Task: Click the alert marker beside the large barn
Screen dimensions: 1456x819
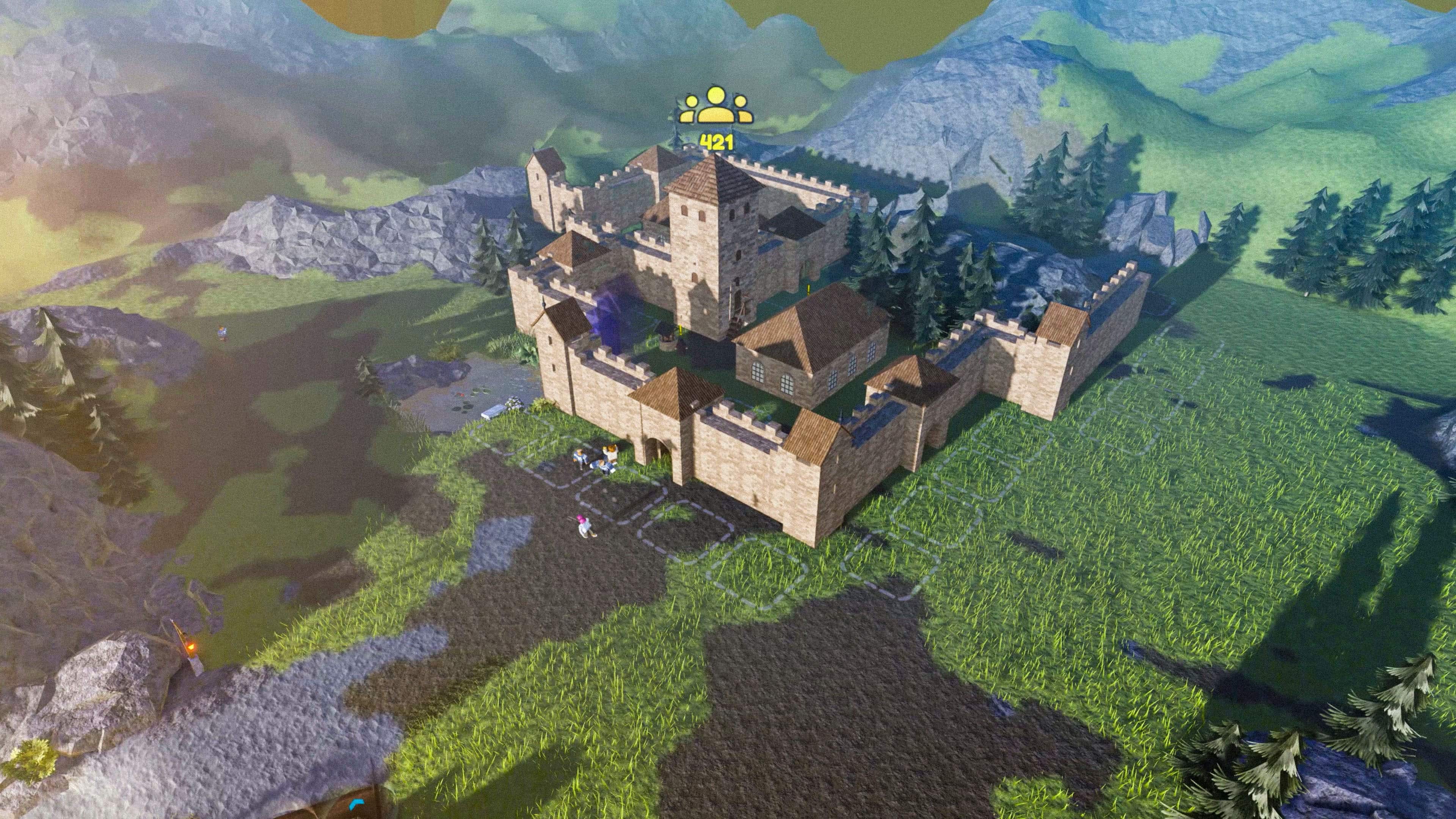Action: tap(810, 289)
